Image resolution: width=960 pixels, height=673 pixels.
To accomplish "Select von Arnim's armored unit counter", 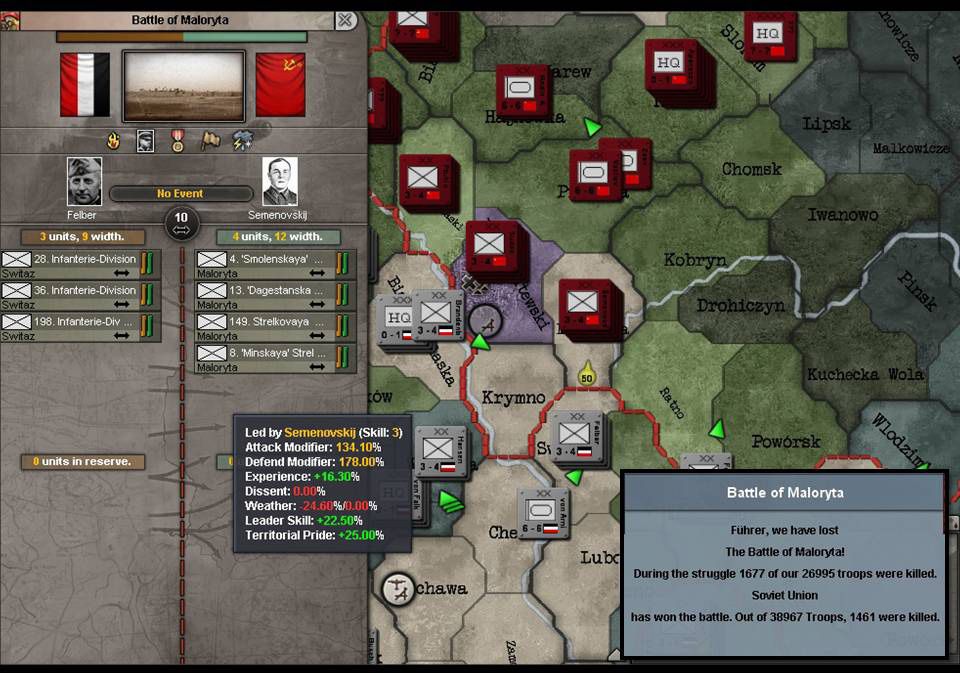I will pos(543,513).
